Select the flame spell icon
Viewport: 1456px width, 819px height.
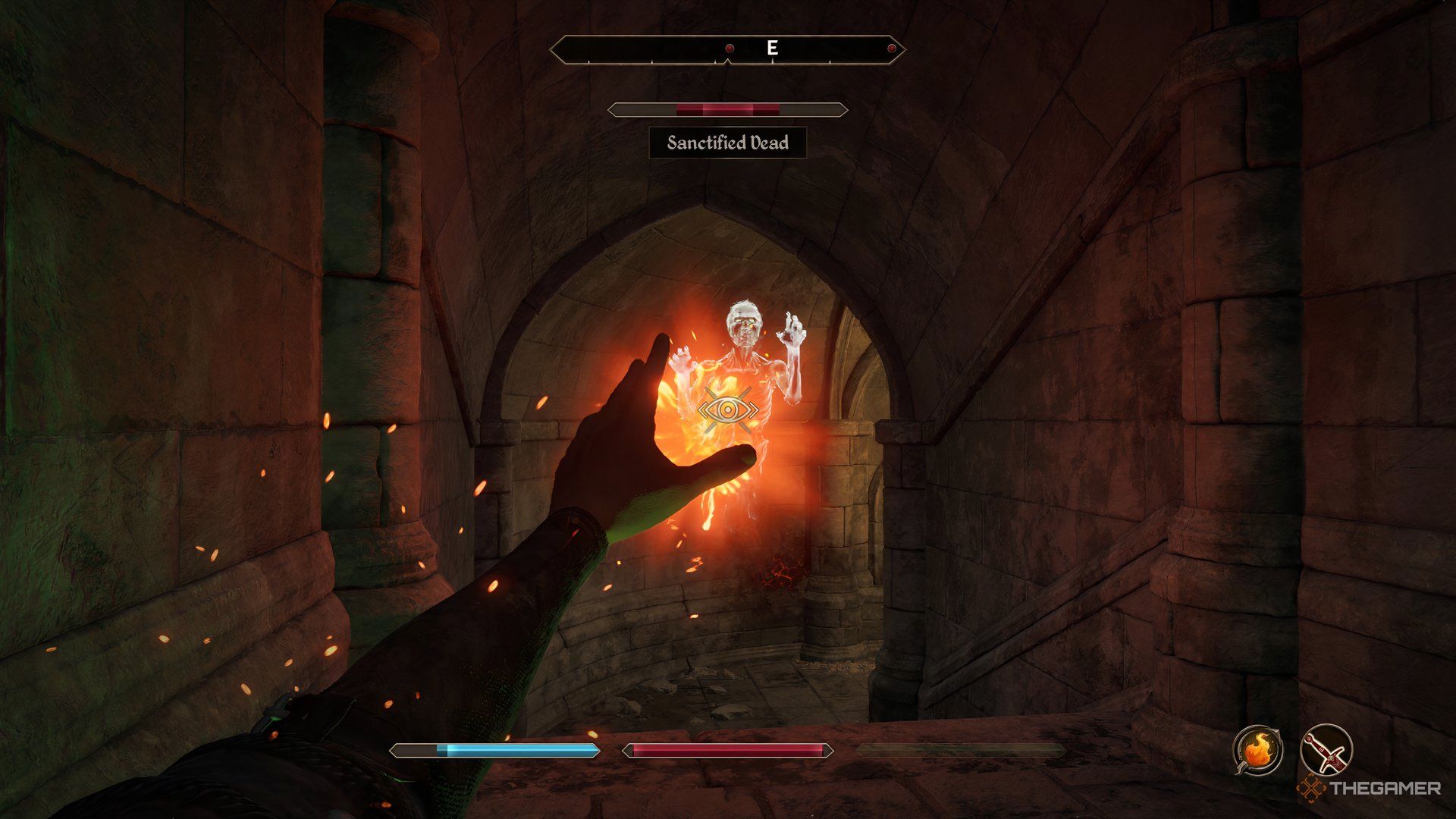click(1257, 748)
